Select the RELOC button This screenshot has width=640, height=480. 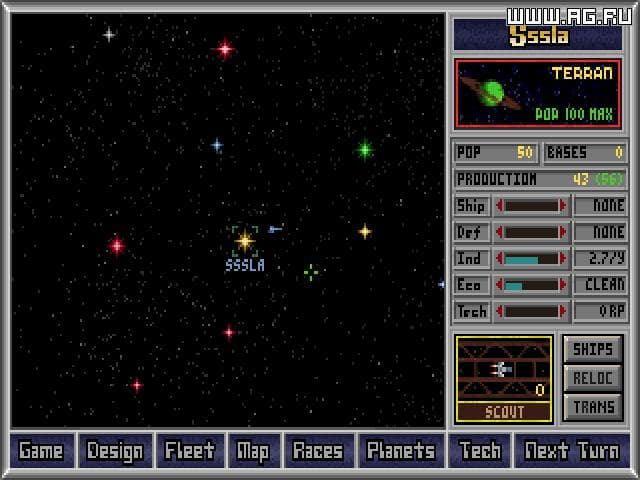coord(594,378)
